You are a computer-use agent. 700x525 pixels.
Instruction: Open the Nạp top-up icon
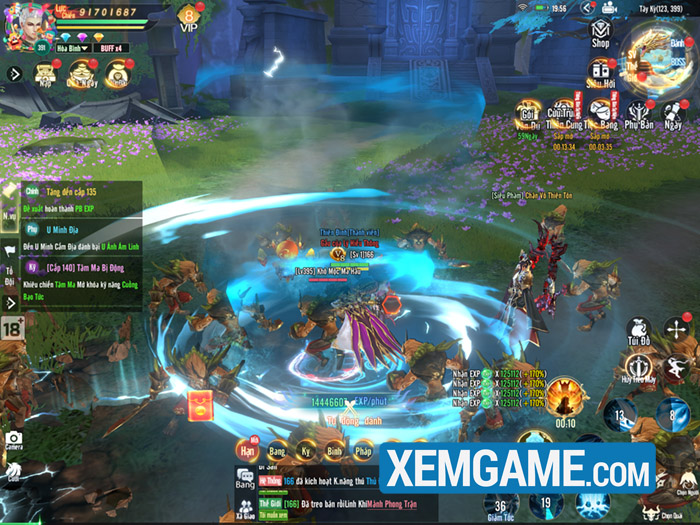coord(44,74)
